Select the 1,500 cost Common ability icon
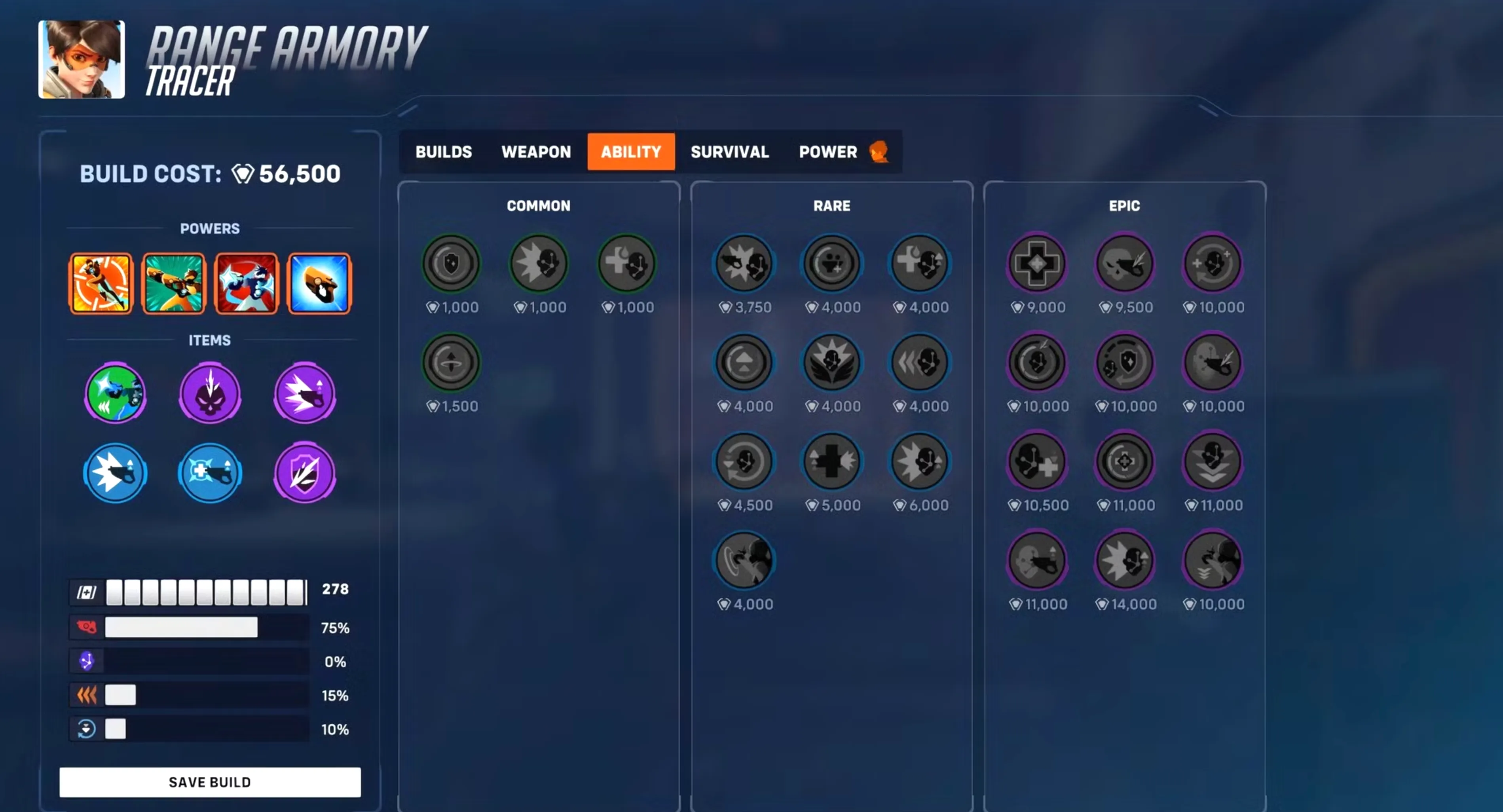 click(x=451, y=362)
